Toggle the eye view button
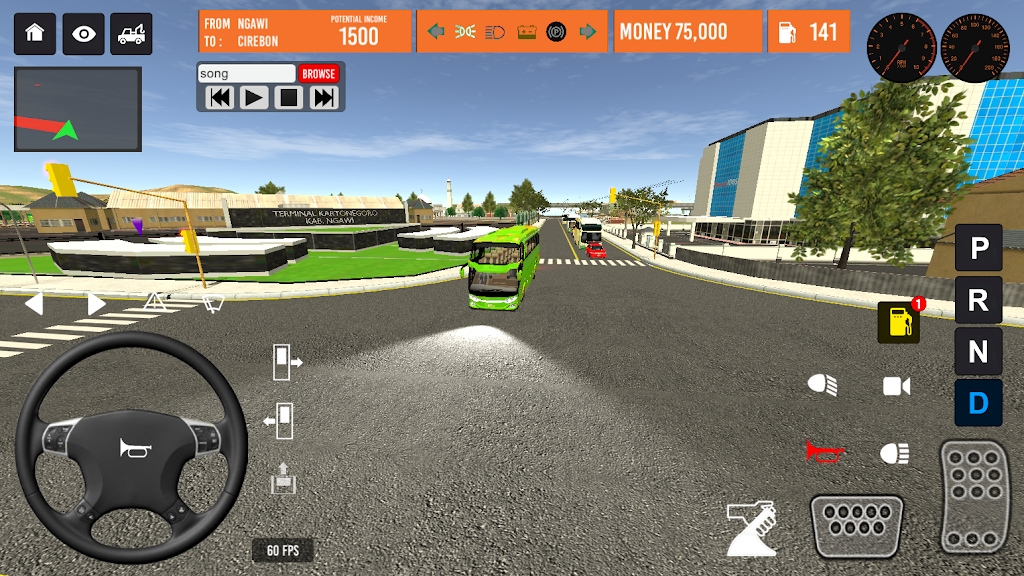 pos(84,33)
